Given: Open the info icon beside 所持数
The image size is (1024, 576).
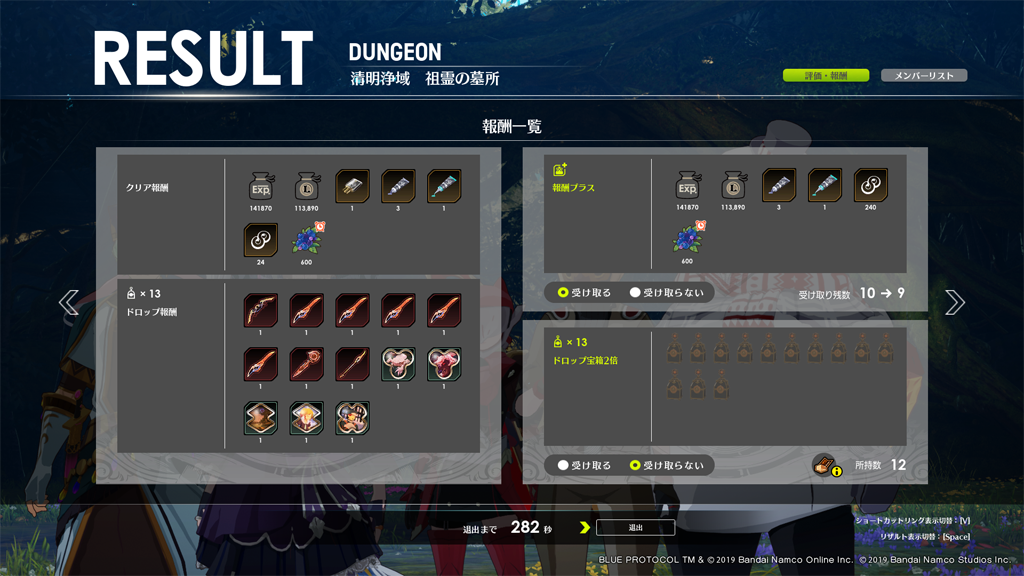Looking at the screenshot, I should coord(825,465).
